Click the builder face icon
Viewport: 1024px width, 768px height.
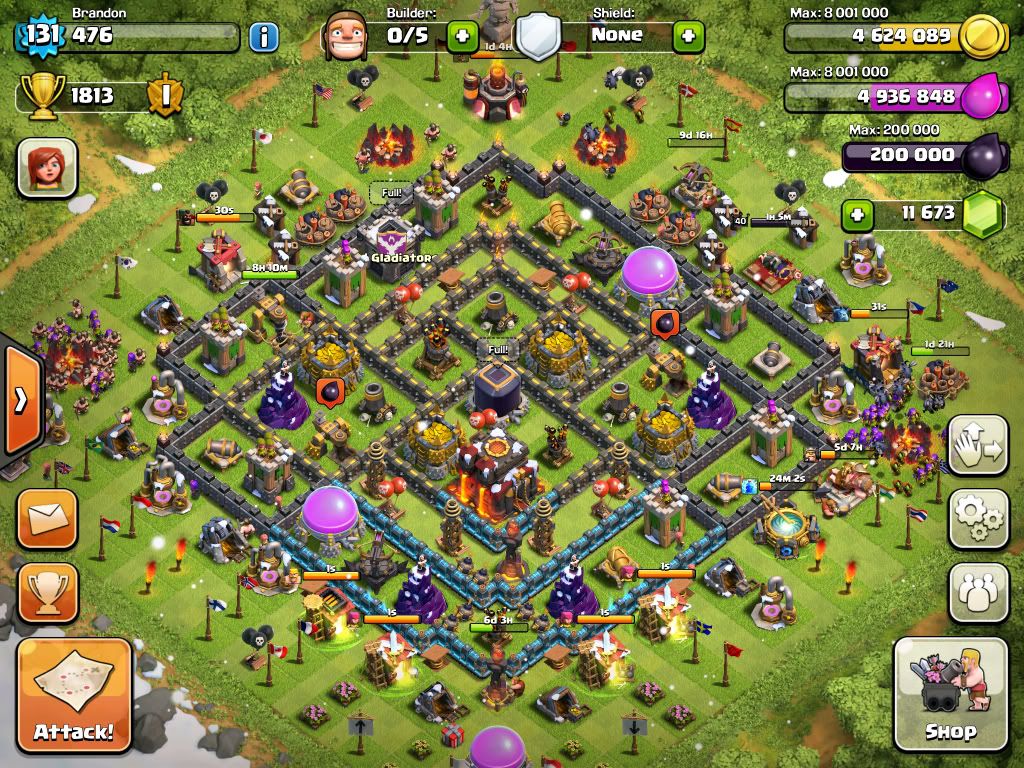click(346, 37)
